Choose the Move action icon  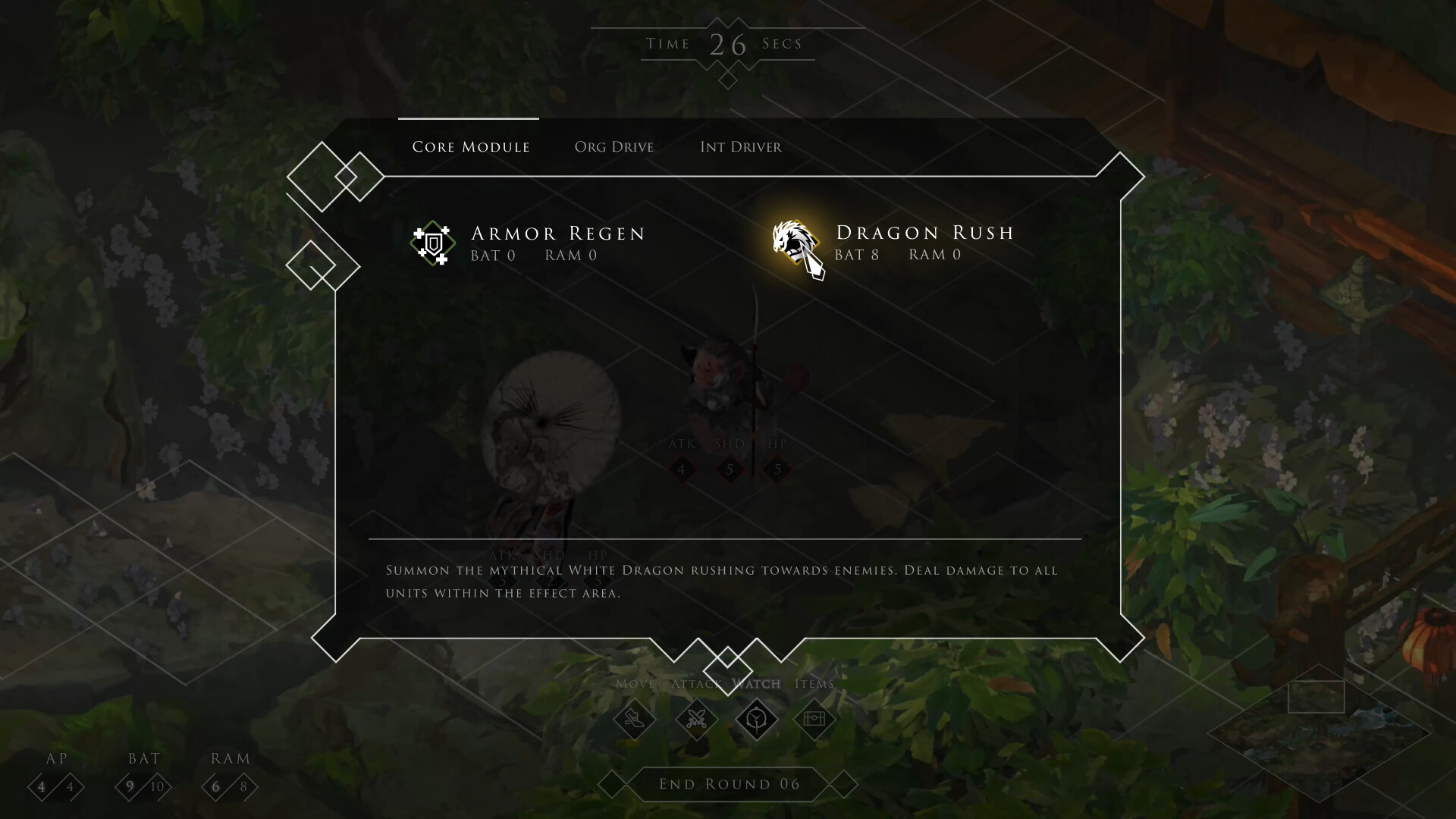tap(634, 718)
